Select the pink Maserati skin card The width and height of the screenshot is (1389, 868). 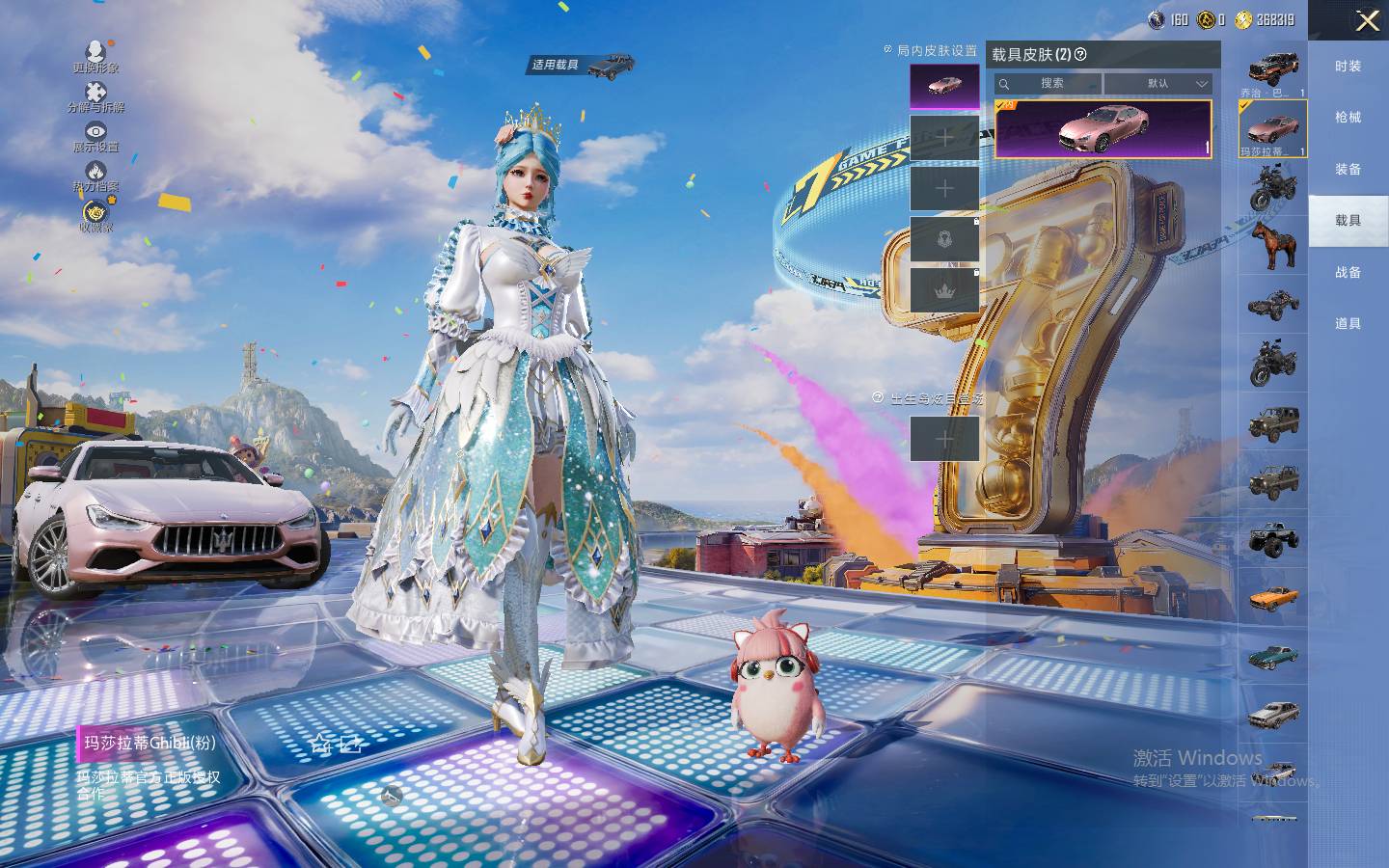(x=1103, y=128)
